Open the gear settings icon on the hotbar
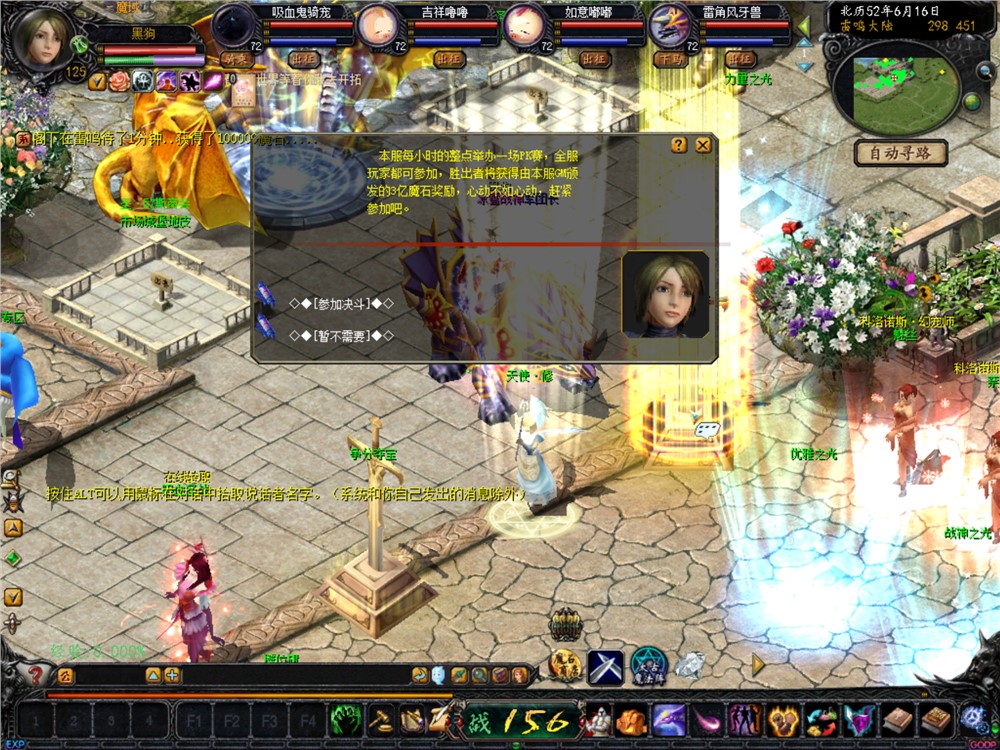 972,718
